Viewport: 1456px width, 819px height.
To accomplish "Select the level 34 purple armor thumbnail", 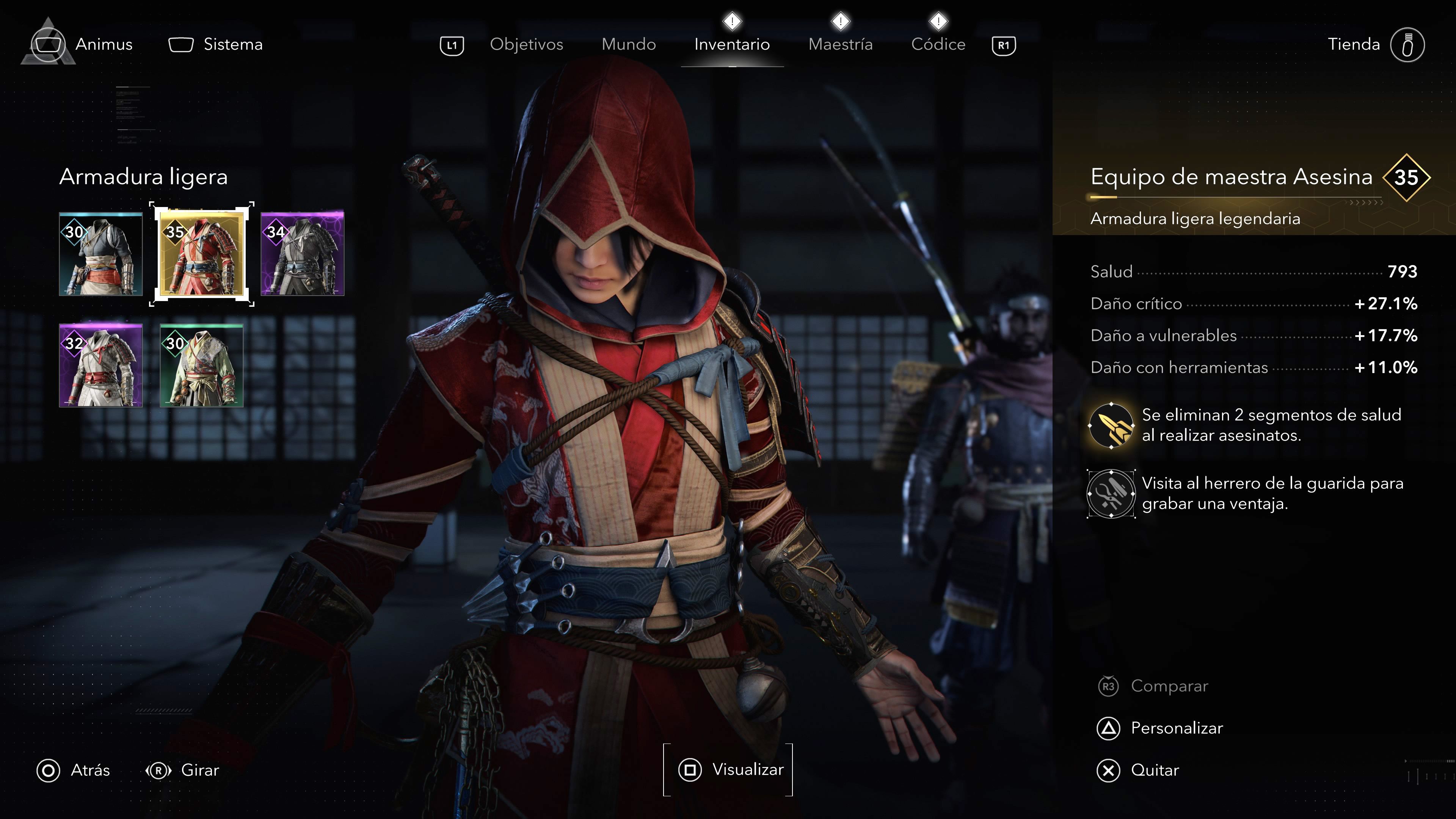I will [303, 254].
